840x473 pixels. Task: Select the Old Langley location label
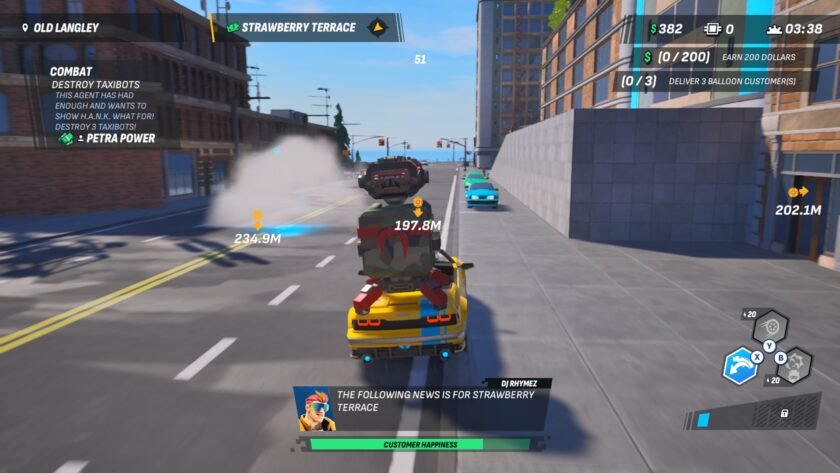click(60, 27)
